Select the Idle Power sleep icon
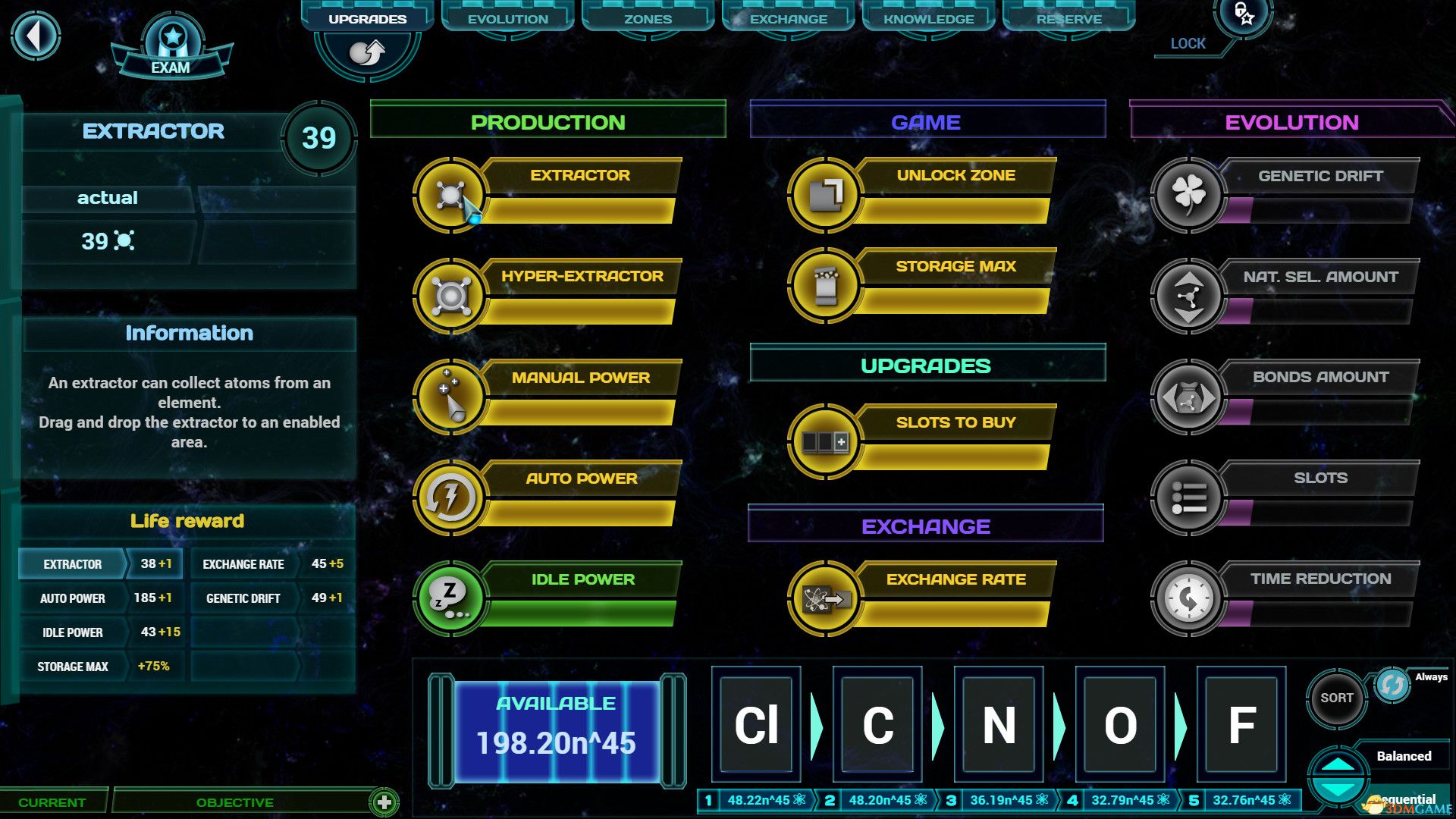The height and width of the screenshot is (819, 1456). point(451,598)
